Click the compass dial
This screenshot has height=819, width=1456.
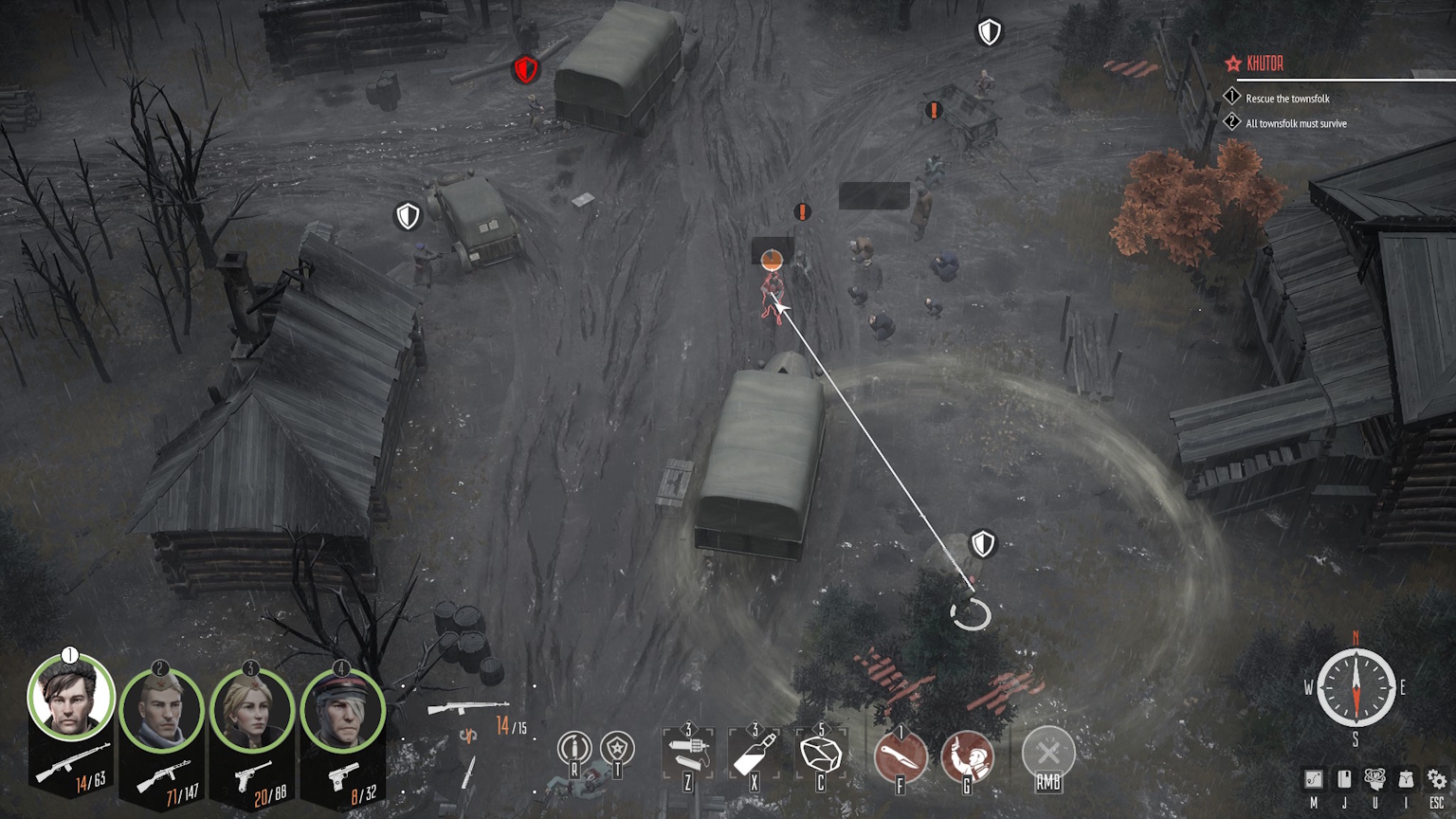click(x=1356, y=688)
